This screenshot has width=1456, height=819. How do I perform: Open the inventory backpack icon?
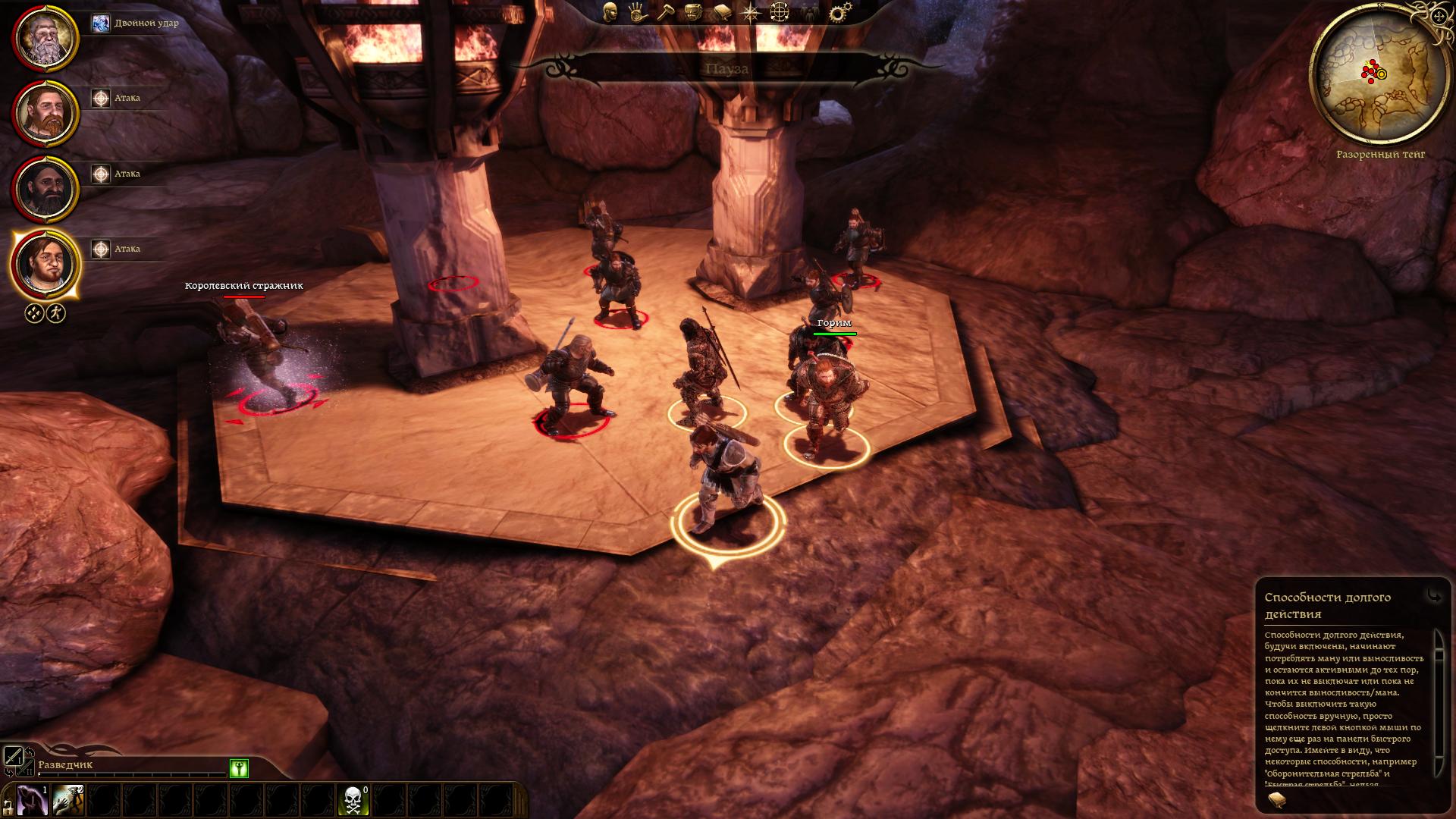coord(692,11)
